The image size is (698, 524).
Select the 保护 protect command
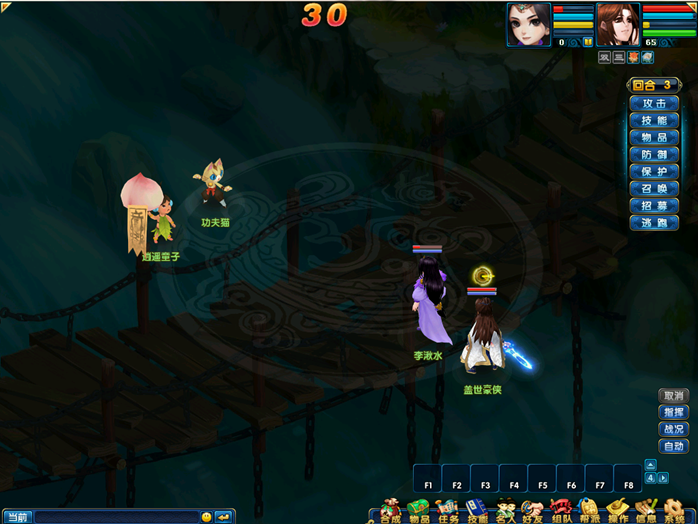pos(654,171)
